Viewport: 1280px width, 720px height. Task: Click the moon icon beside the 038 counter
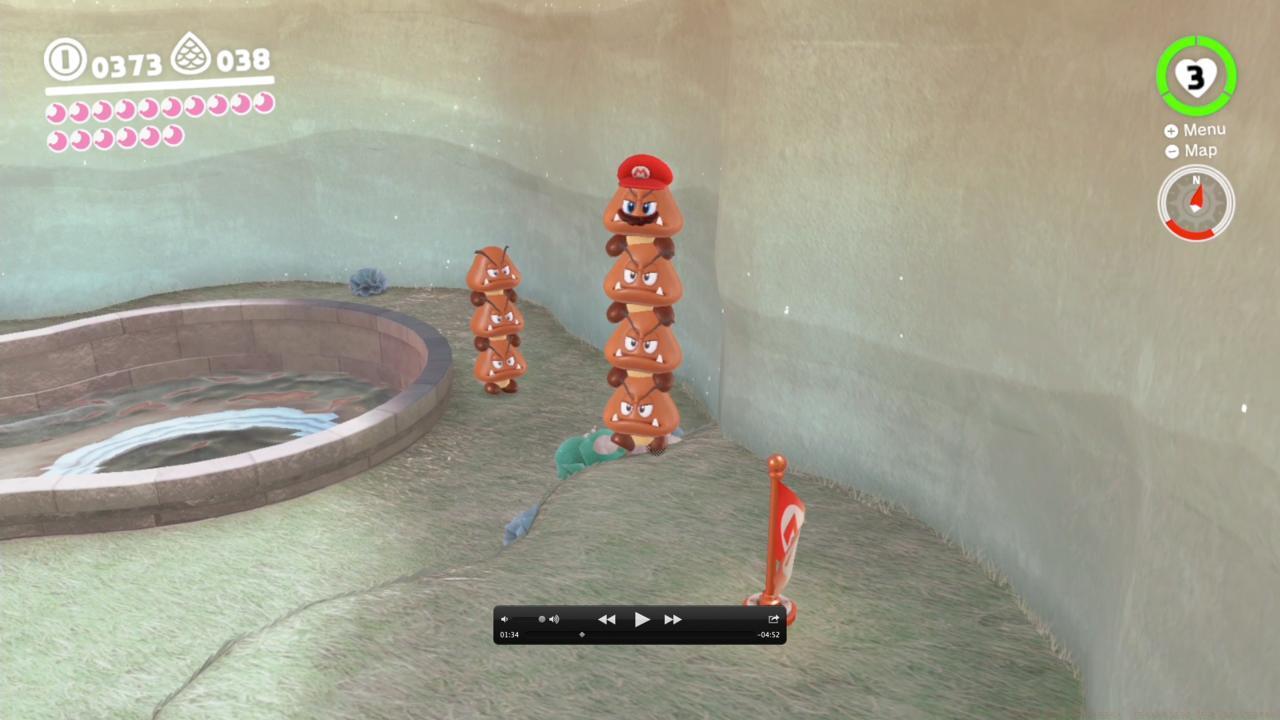click(x=191, y=54)
